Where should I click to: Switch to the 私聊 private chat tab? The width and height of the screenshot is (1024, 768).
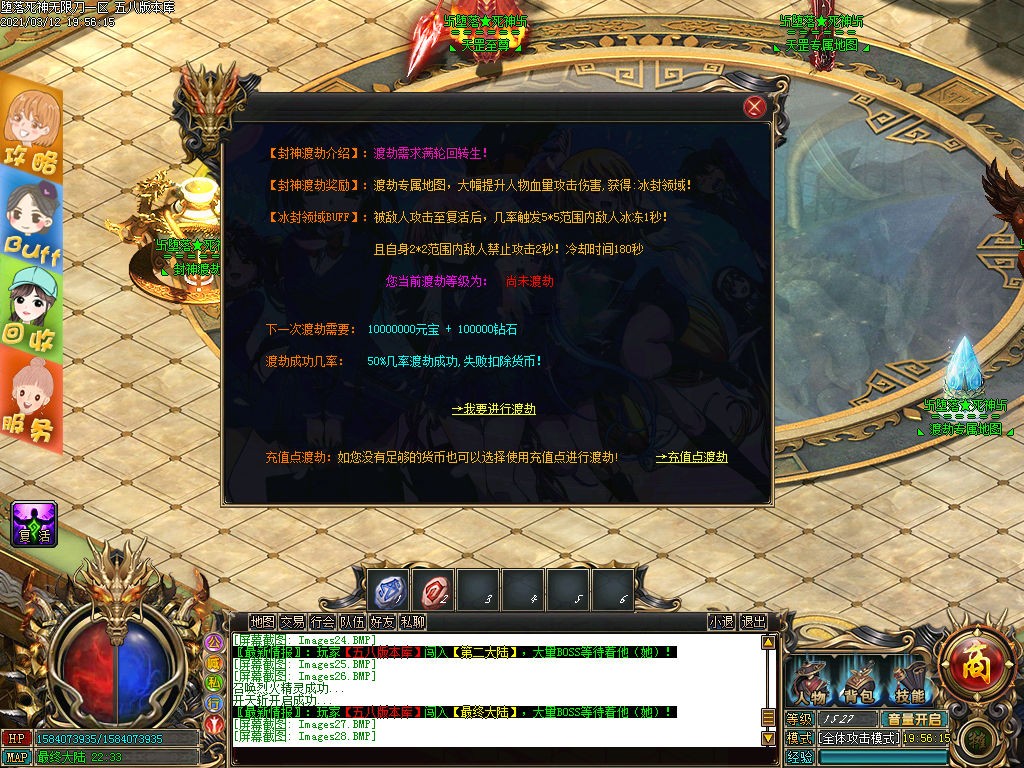coord(412,622)
